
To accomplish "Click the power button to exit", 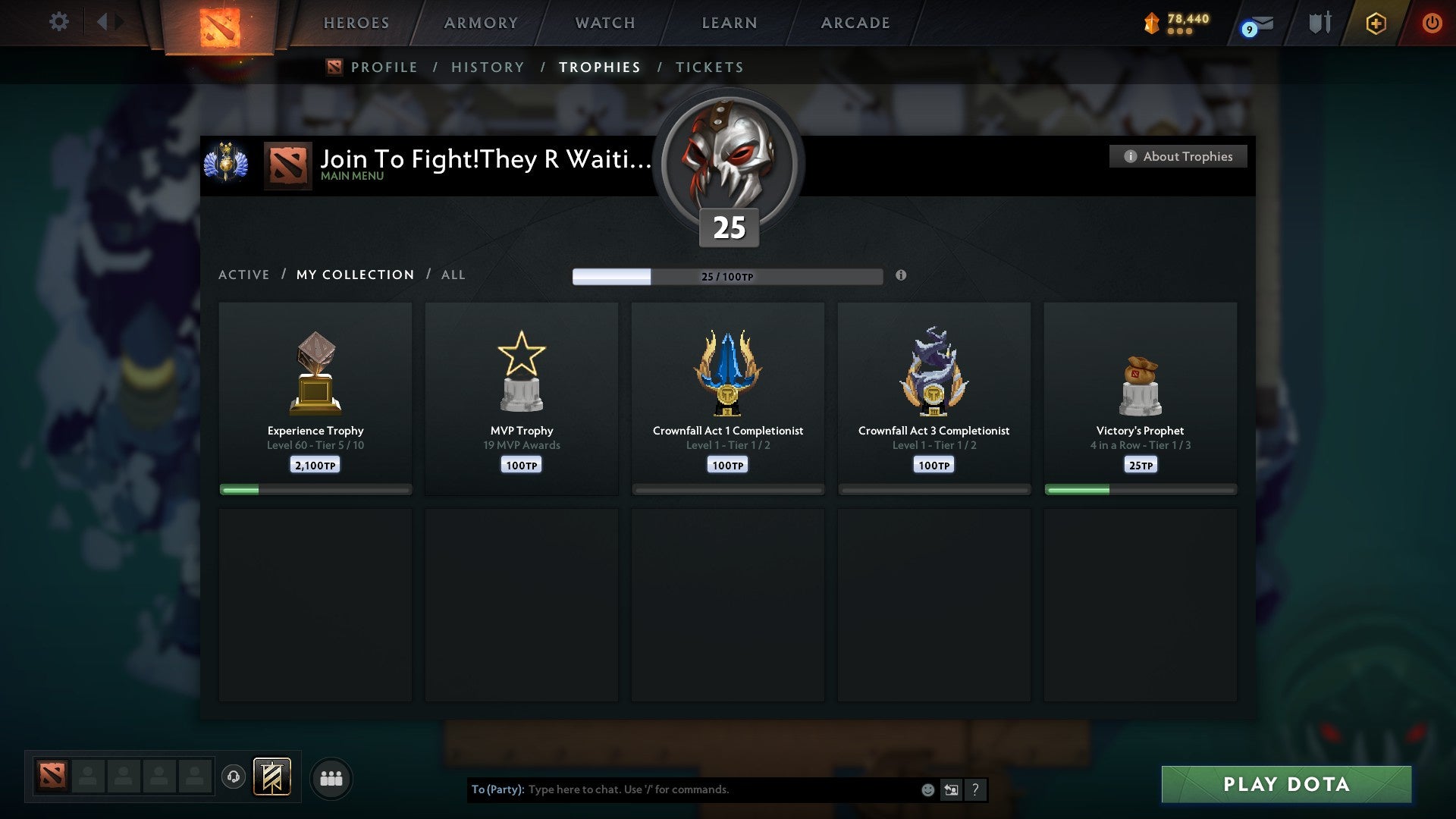I will click(x=1433, y=23).
